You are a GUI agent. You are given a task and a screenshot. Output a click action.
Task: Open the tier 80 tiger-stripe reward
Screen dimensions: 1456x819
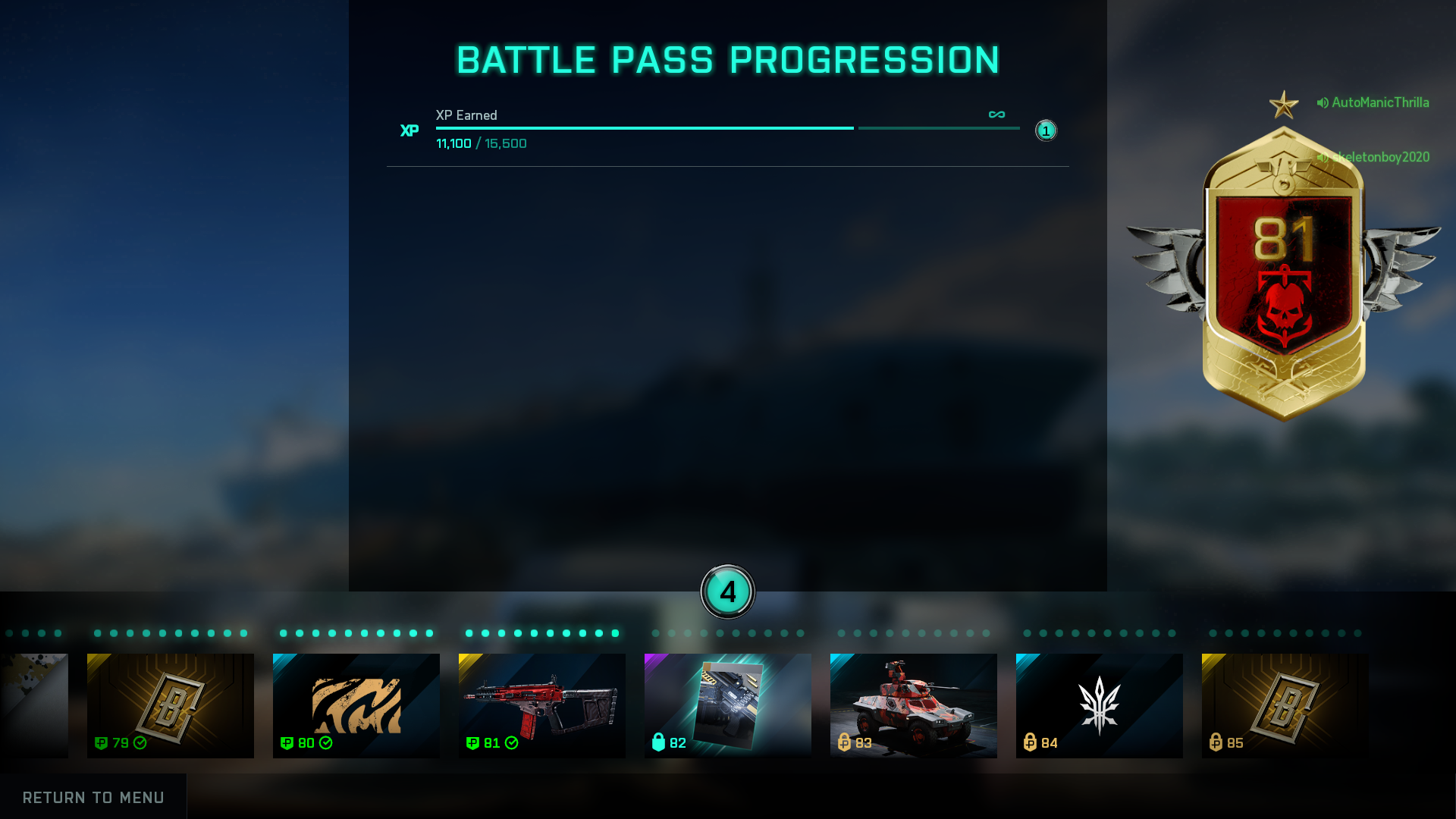click(356, 705)
